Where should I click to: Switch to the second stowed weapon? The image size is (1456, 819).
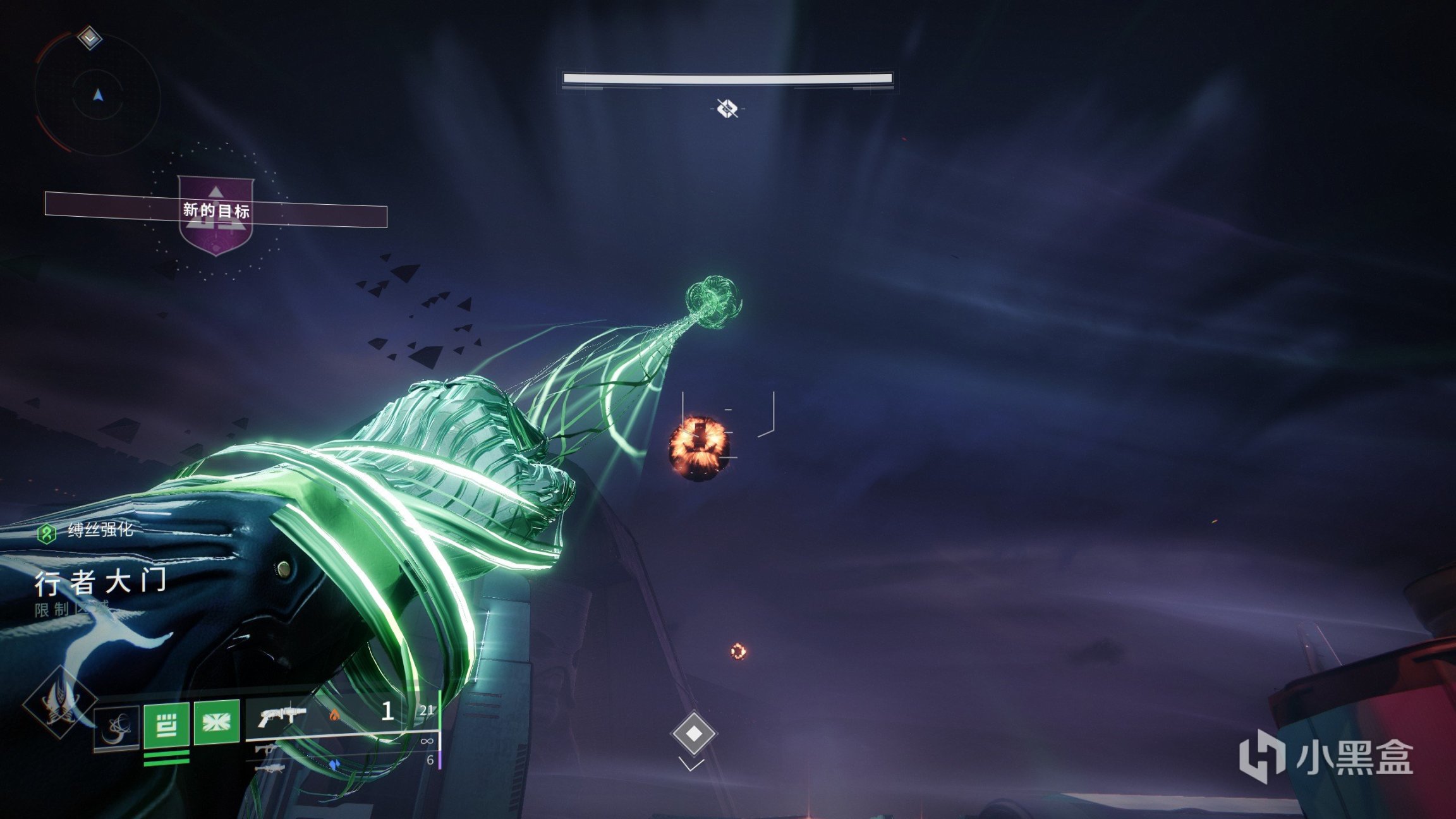(x=267, y=750)
